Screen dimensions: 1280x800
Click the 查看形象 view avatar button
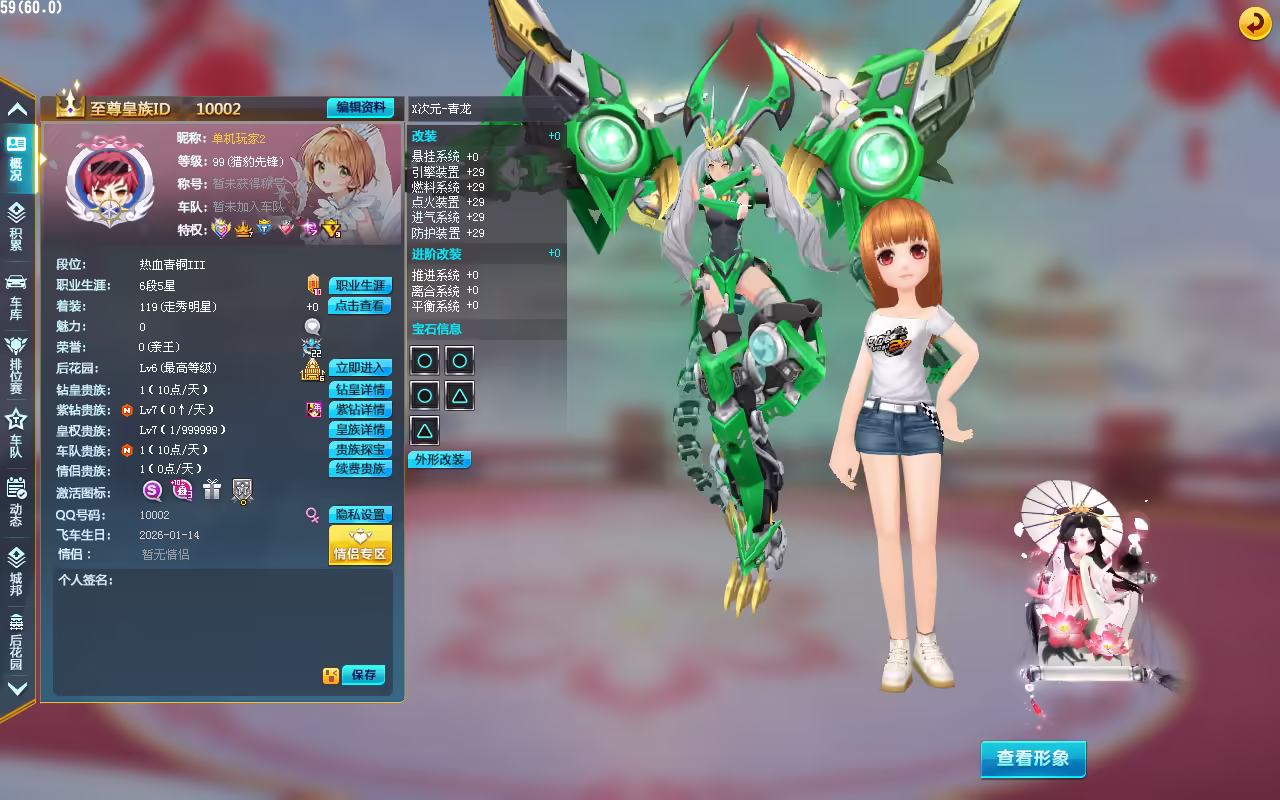tap(1032, 758)
